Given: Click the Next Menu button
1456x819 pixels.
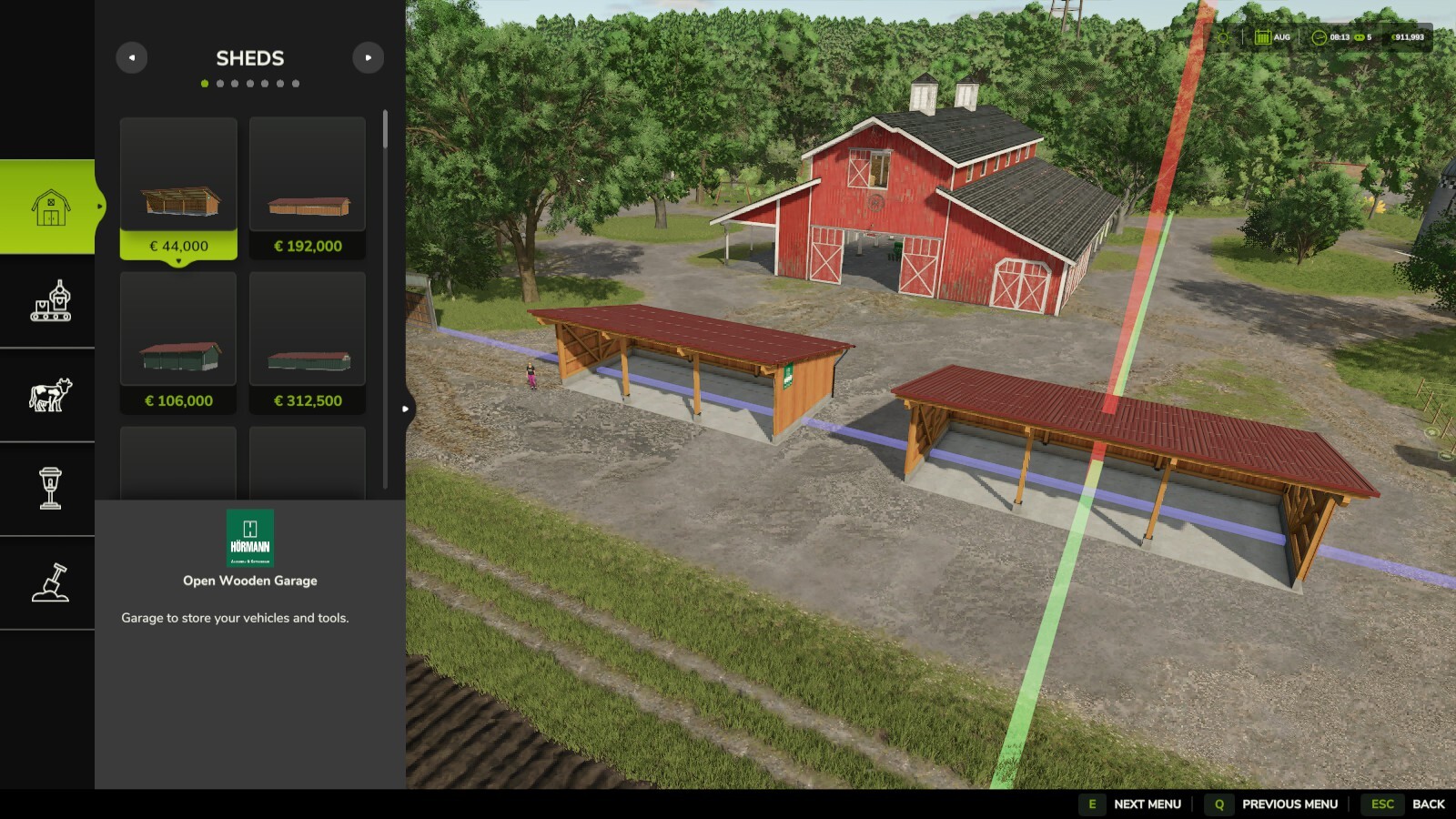Looking at the screenshot, I should pyautogui.click(x=1131, y=804).
